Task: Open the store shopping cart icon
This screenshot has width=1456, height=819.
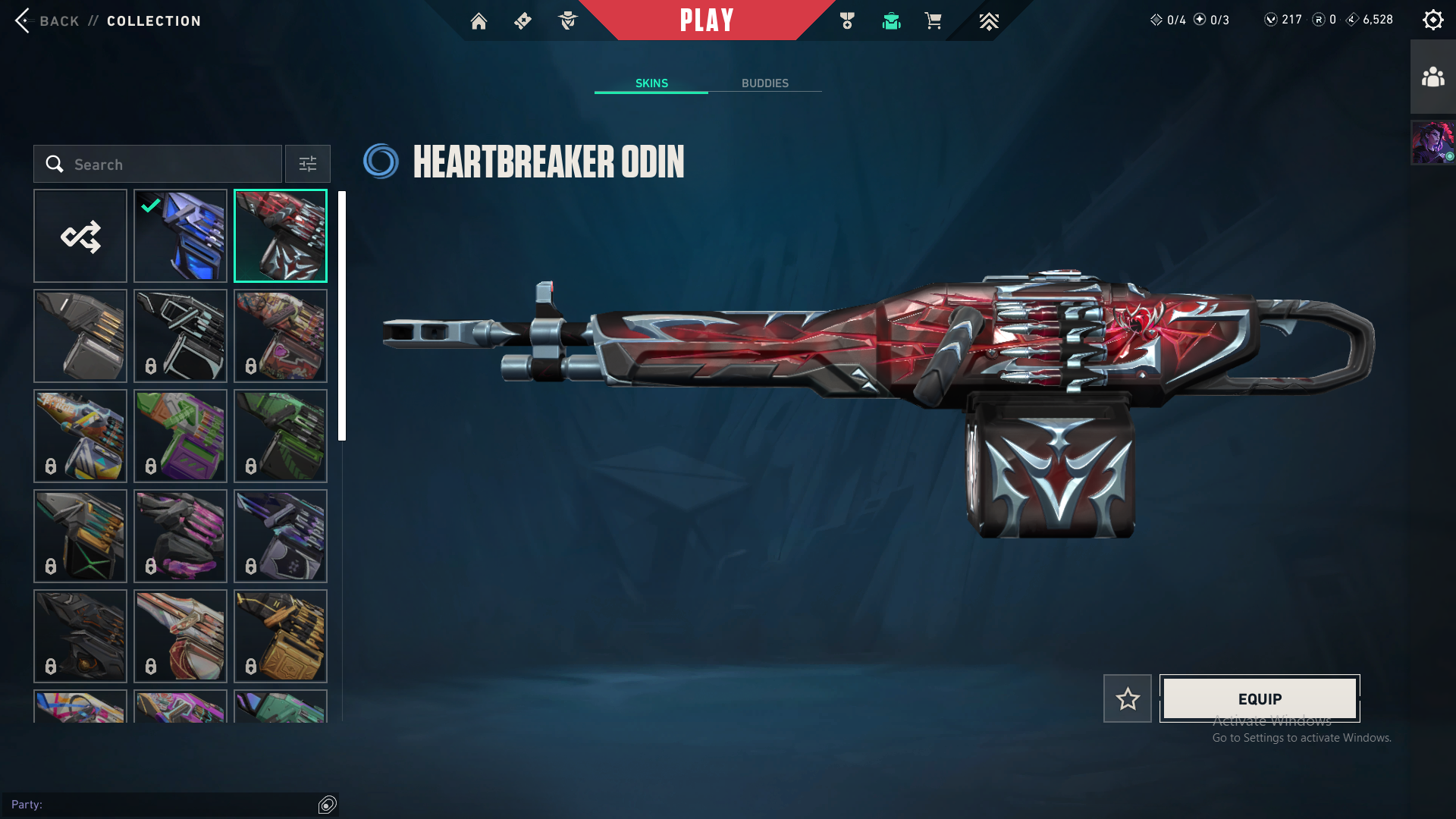Action: 933,21
